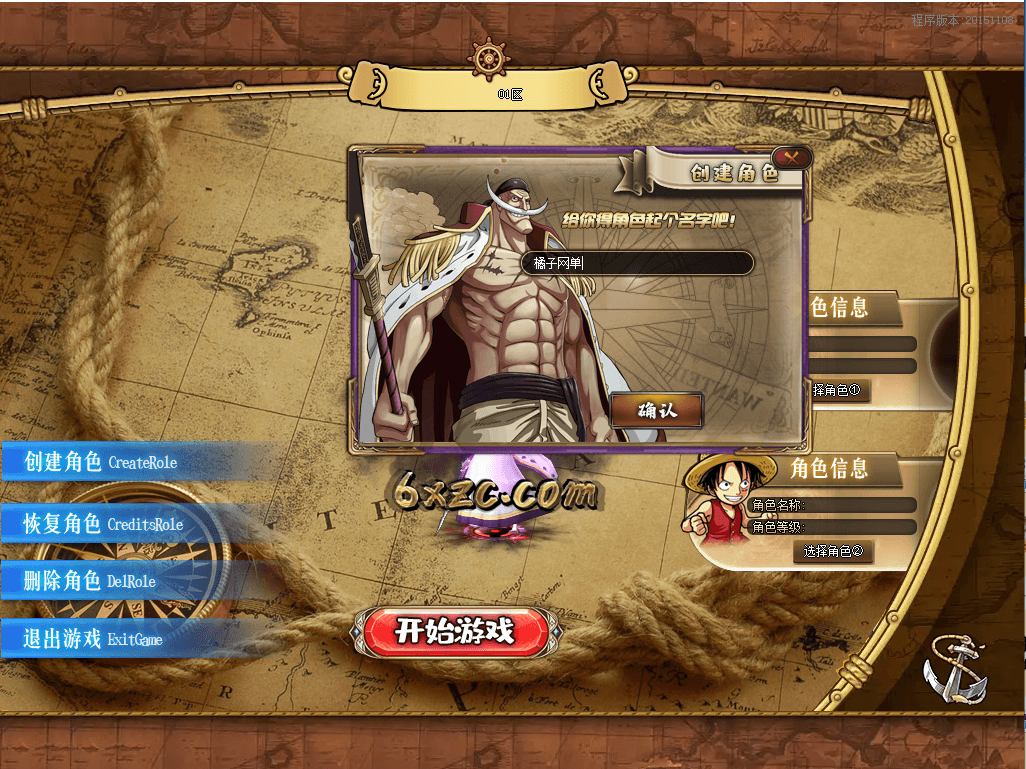This screenshot has height=769, width=1026.
Task: Confirm the character name with 确认
Action: 657,410
